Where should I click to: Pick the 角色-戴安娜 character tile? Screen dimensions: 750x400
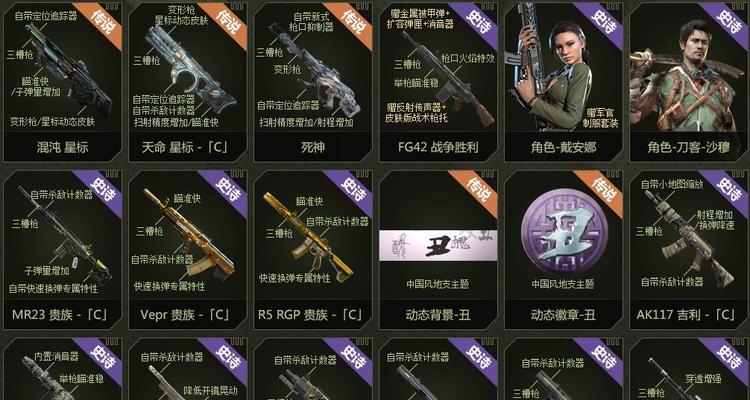pyautogui.click(x=562, y=80)
